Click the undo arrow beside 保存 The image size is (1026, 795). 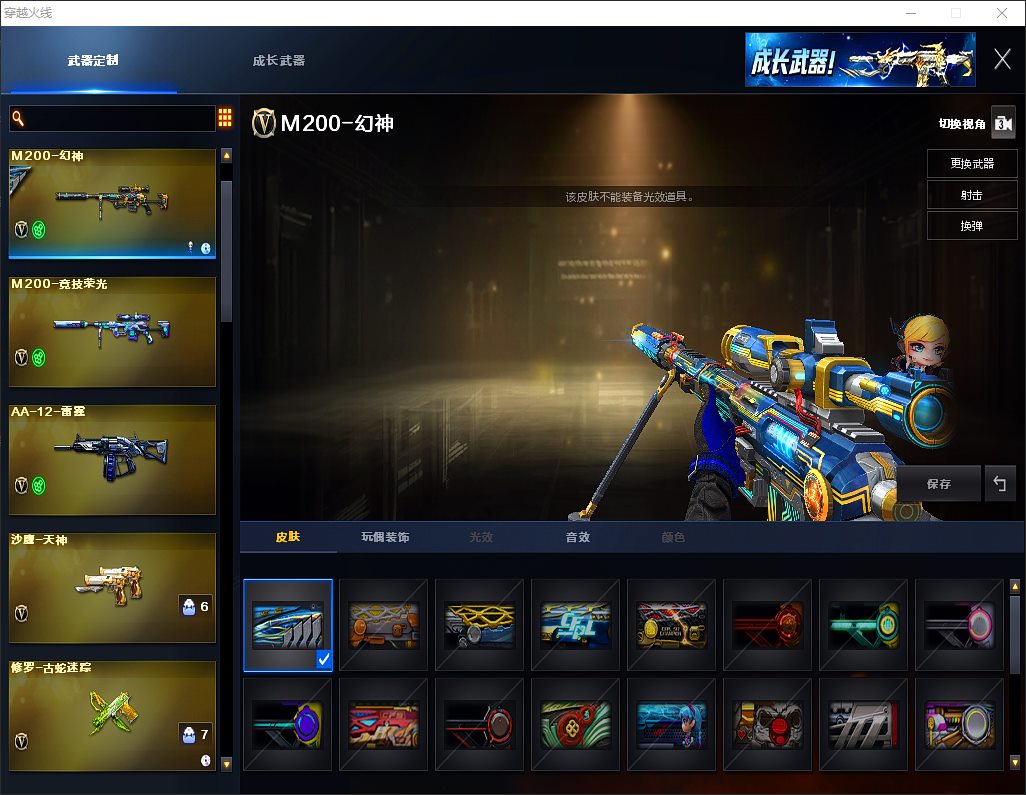999,484
